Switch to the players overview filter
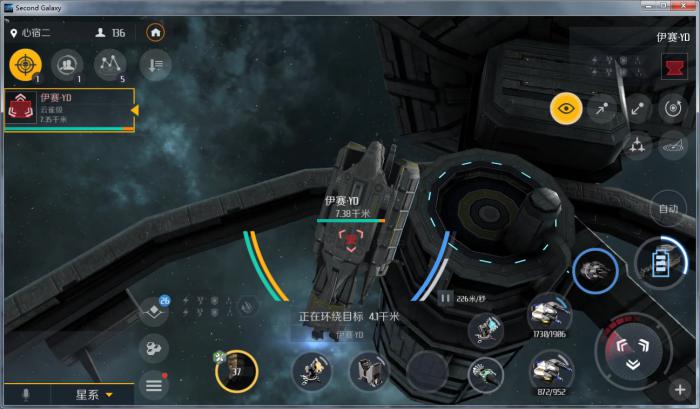Screen dimensions: 700x409 pos(67,64)
